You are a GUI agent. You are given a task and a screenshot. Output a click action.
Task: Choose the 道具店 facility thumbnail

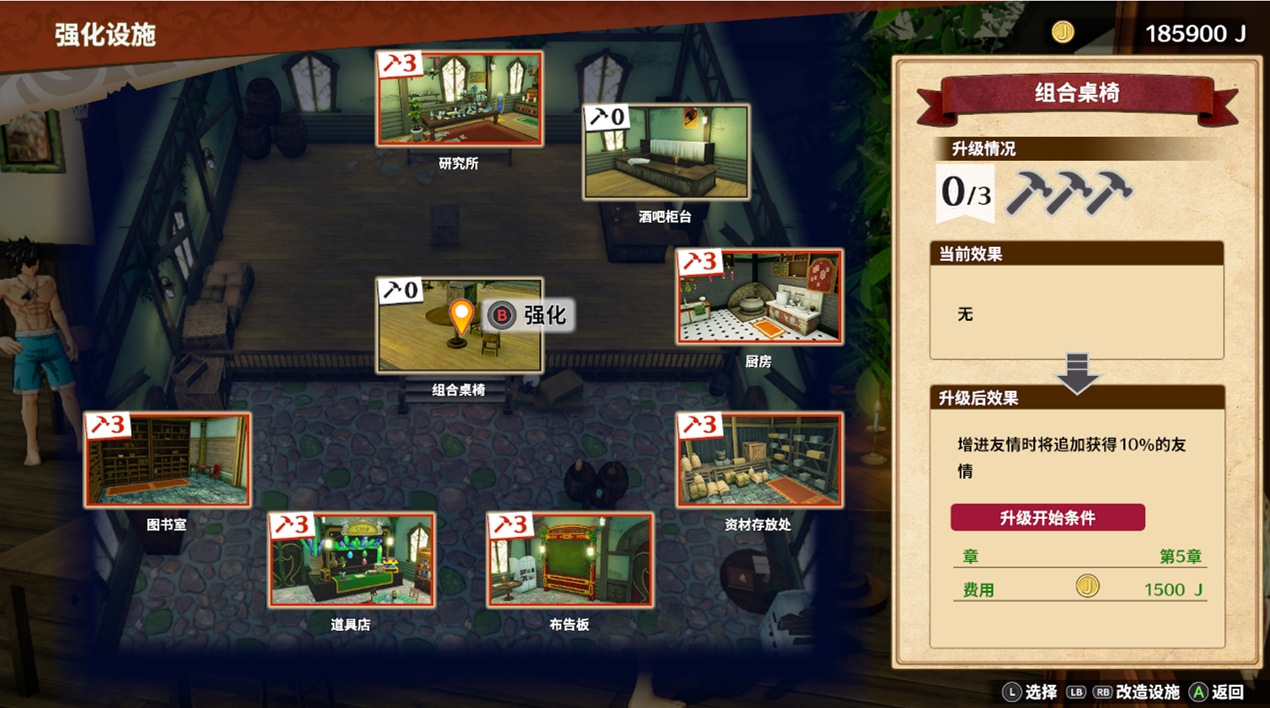352,560
